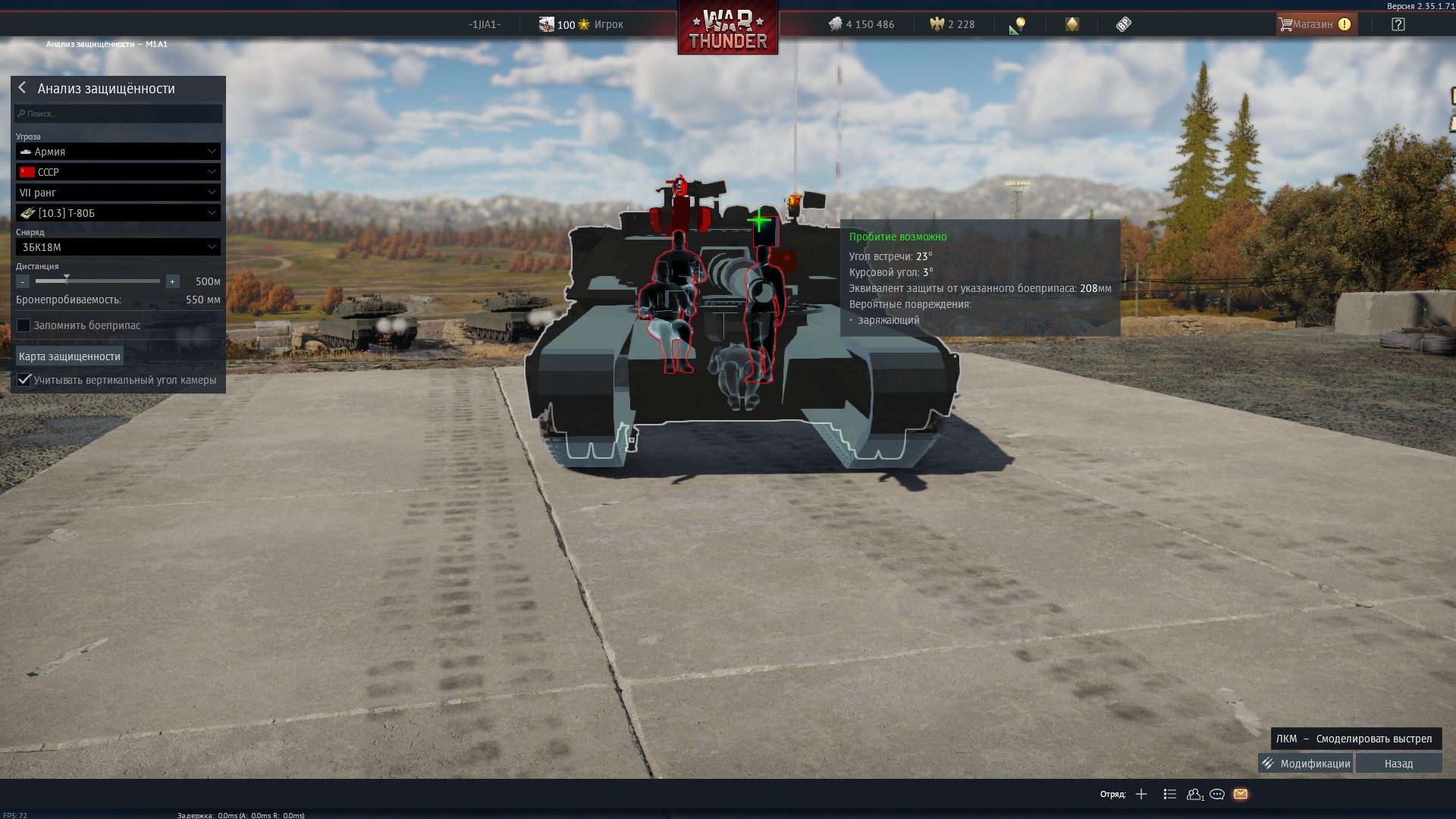Viewport: 1456px width, 819px height.
Task: Open the Модификации window
Action: click(x=1306, y=764)
